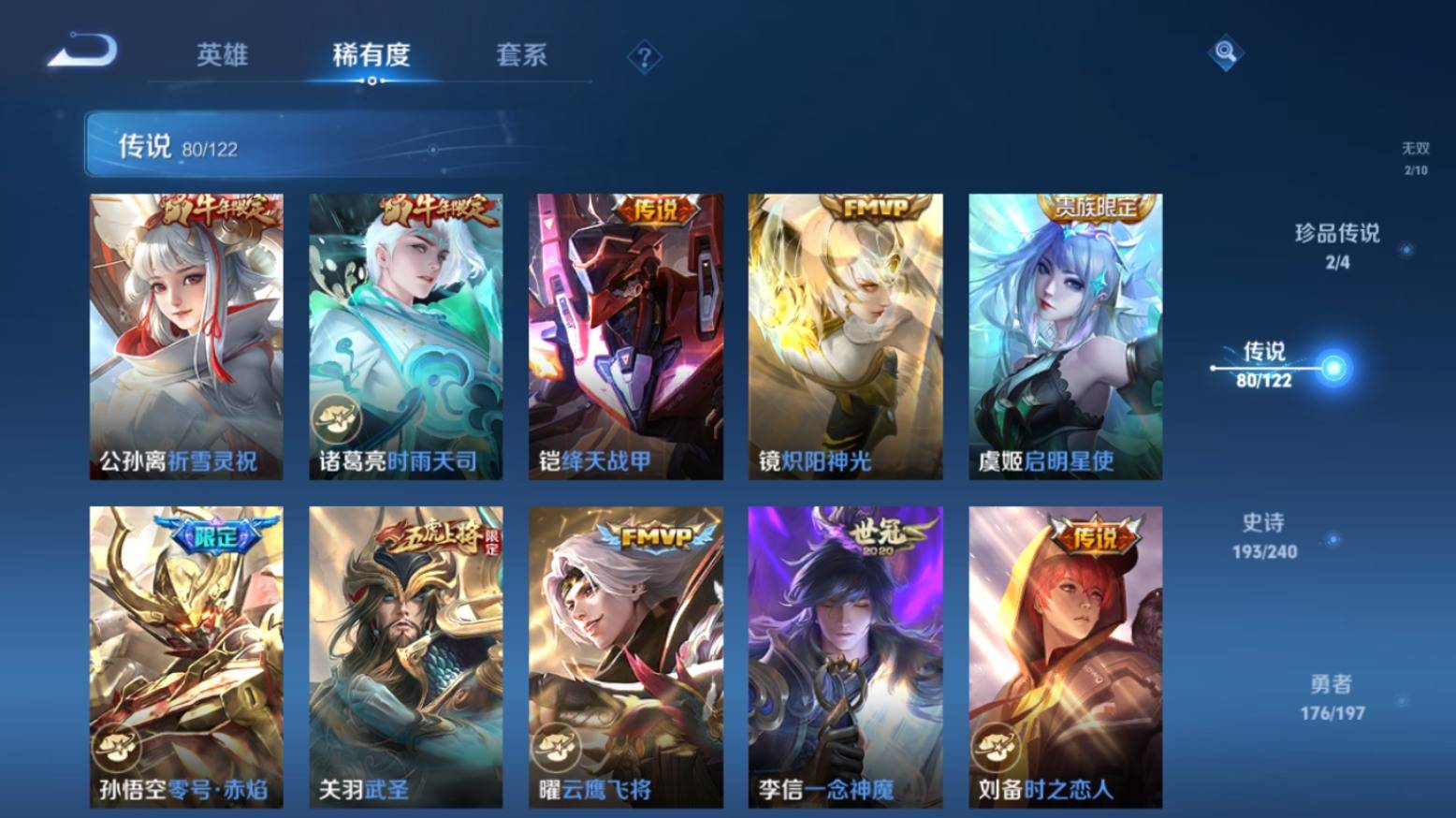Switch to the 英雄 tab
This screenshot has width=1456, height=818.
pos(222,55)
